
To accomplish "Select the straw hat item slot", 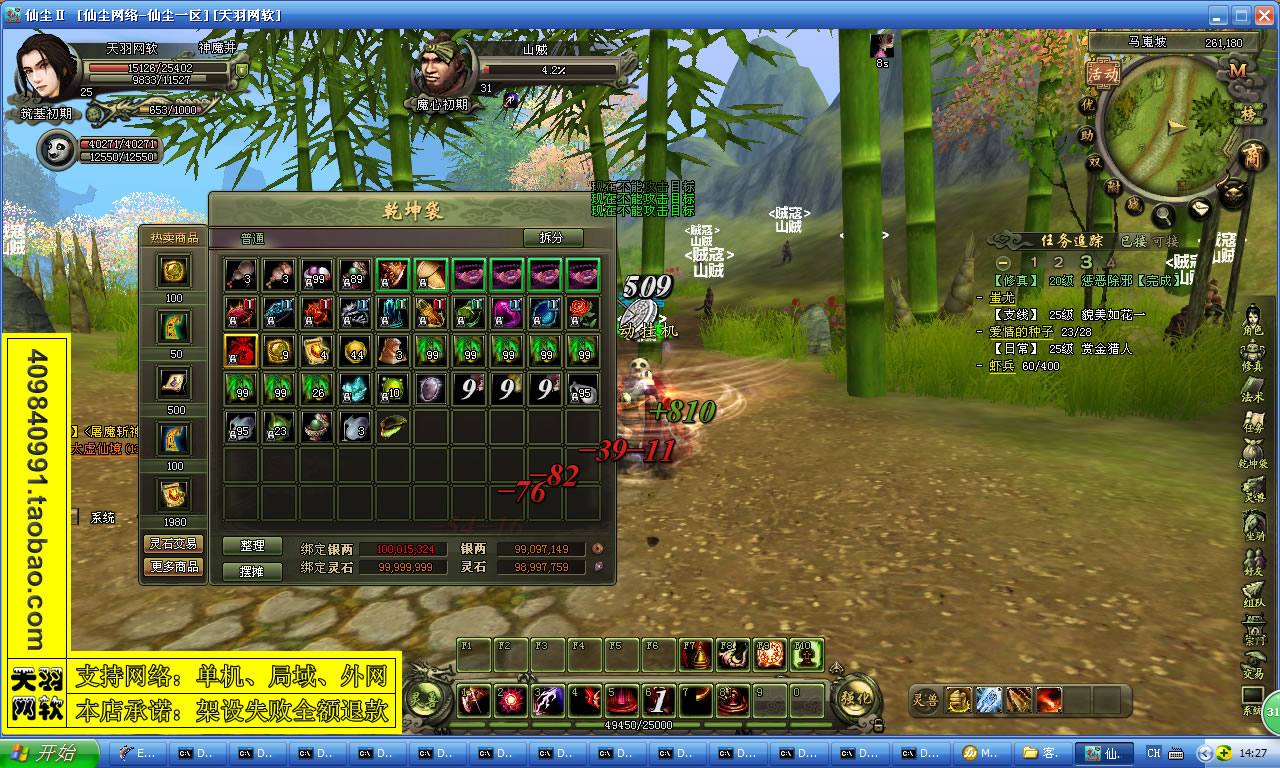I will [430, 274].
